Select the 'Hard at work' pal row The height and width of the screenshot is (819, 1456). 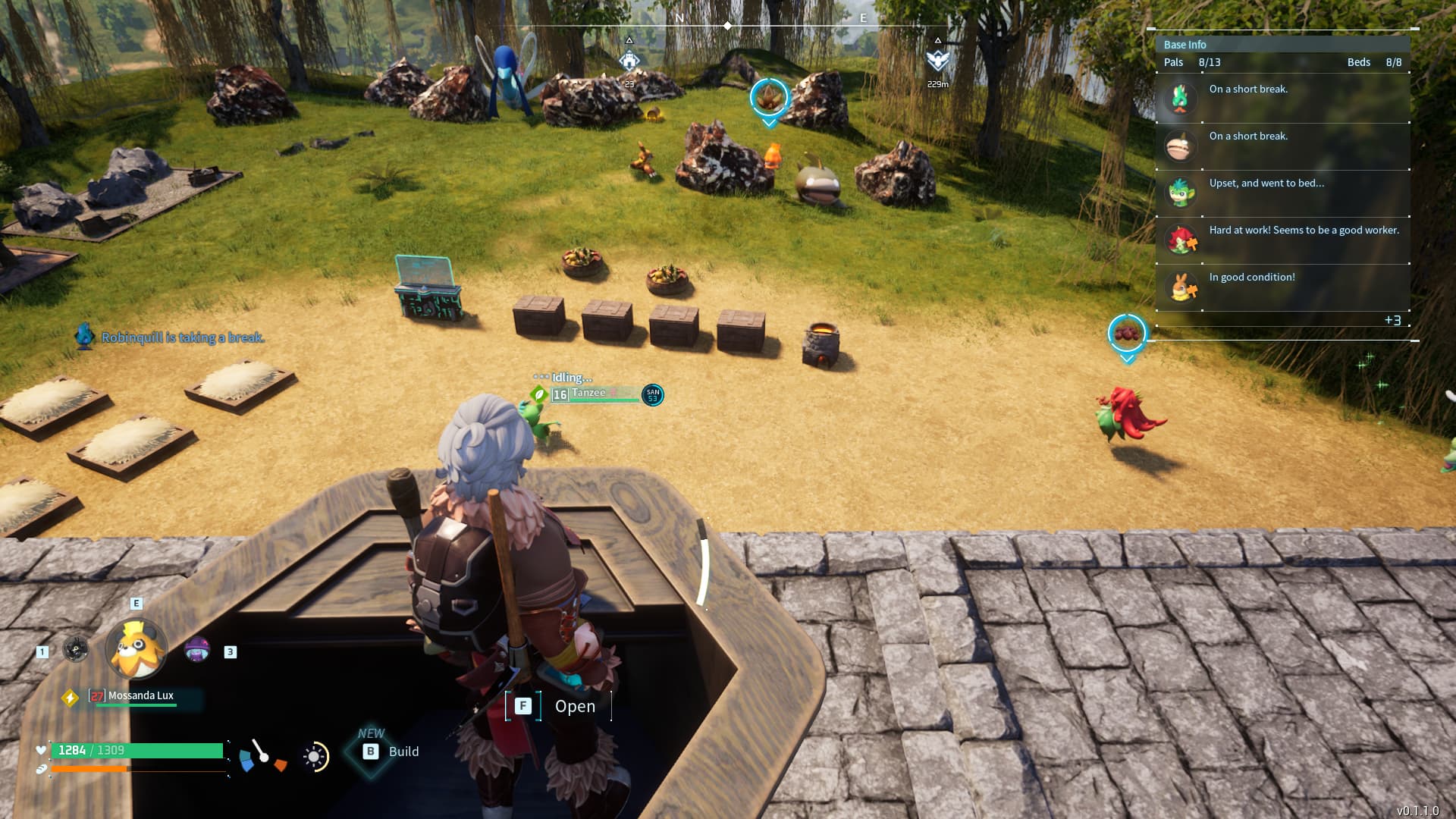1282,240
